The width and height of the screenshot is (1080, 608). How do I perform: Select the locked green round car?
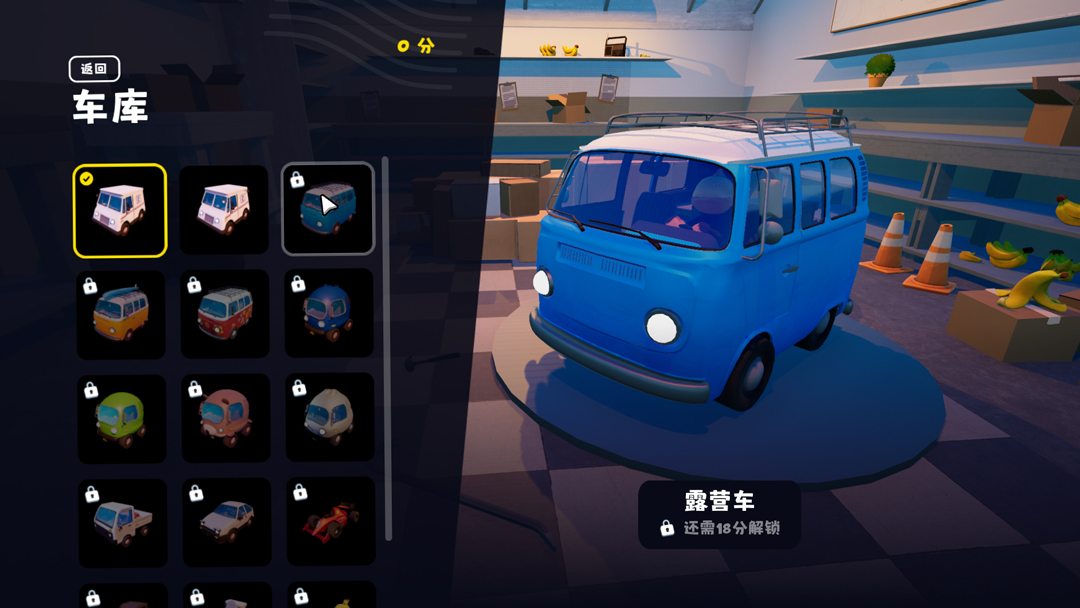pos(122,419)
